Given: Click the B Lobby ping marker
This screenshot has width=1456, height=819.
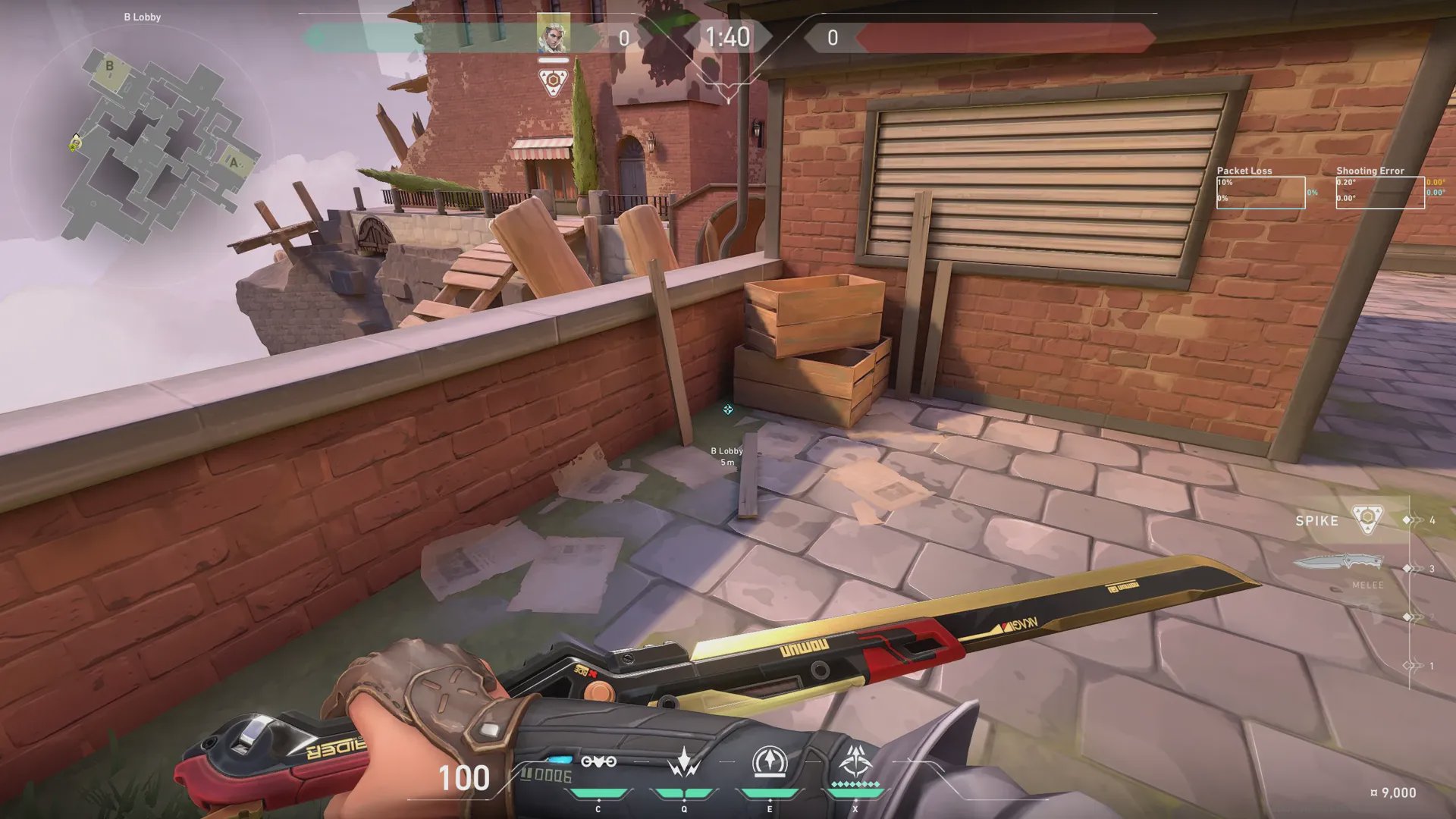Looking at the screenshot, I should (x=727, y=409).
